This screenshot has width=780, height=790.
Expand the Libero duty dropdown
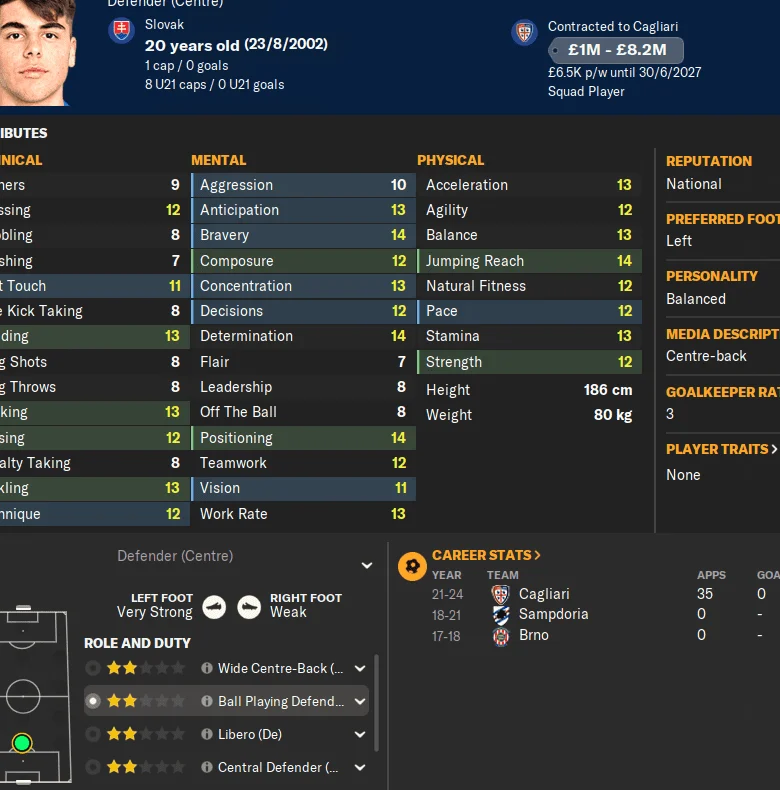click(x=360, y=734)
